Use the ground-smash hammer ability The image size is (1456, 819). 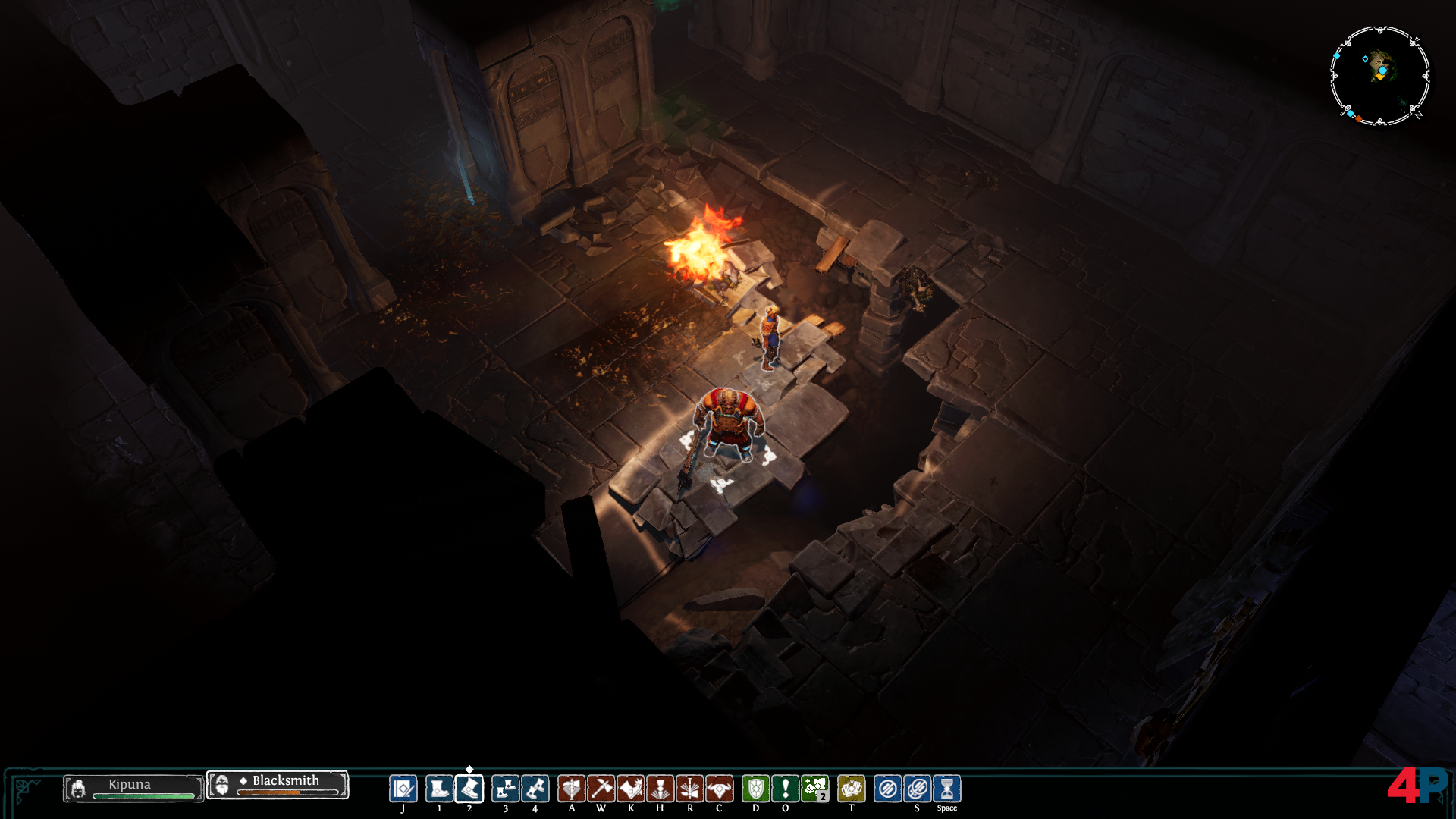(x=689, y=789)
